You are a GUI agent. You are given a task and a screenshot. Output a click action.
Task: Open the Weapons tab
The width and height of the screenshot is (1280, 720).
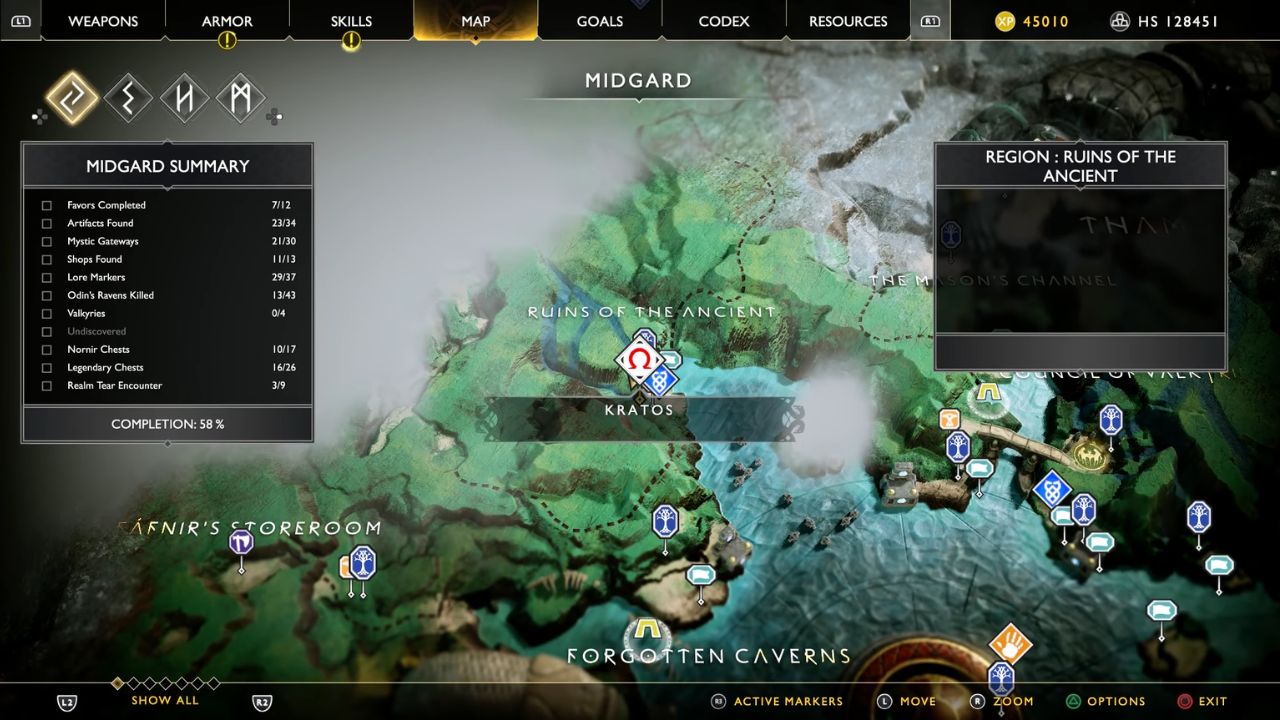click(102, 21)
